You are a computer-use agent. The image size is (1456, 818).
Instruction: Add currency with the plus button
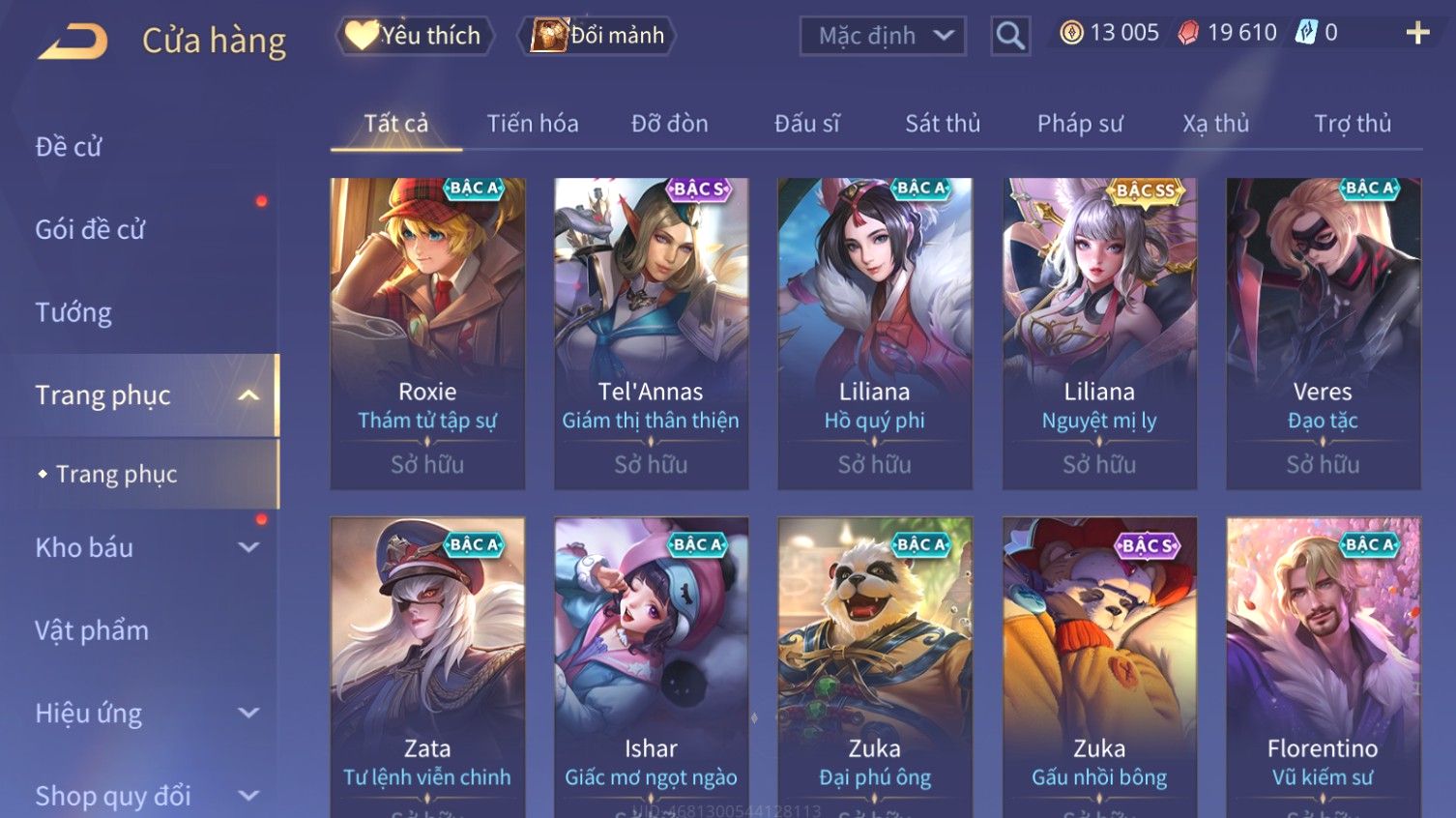(x=1417, y=33)
